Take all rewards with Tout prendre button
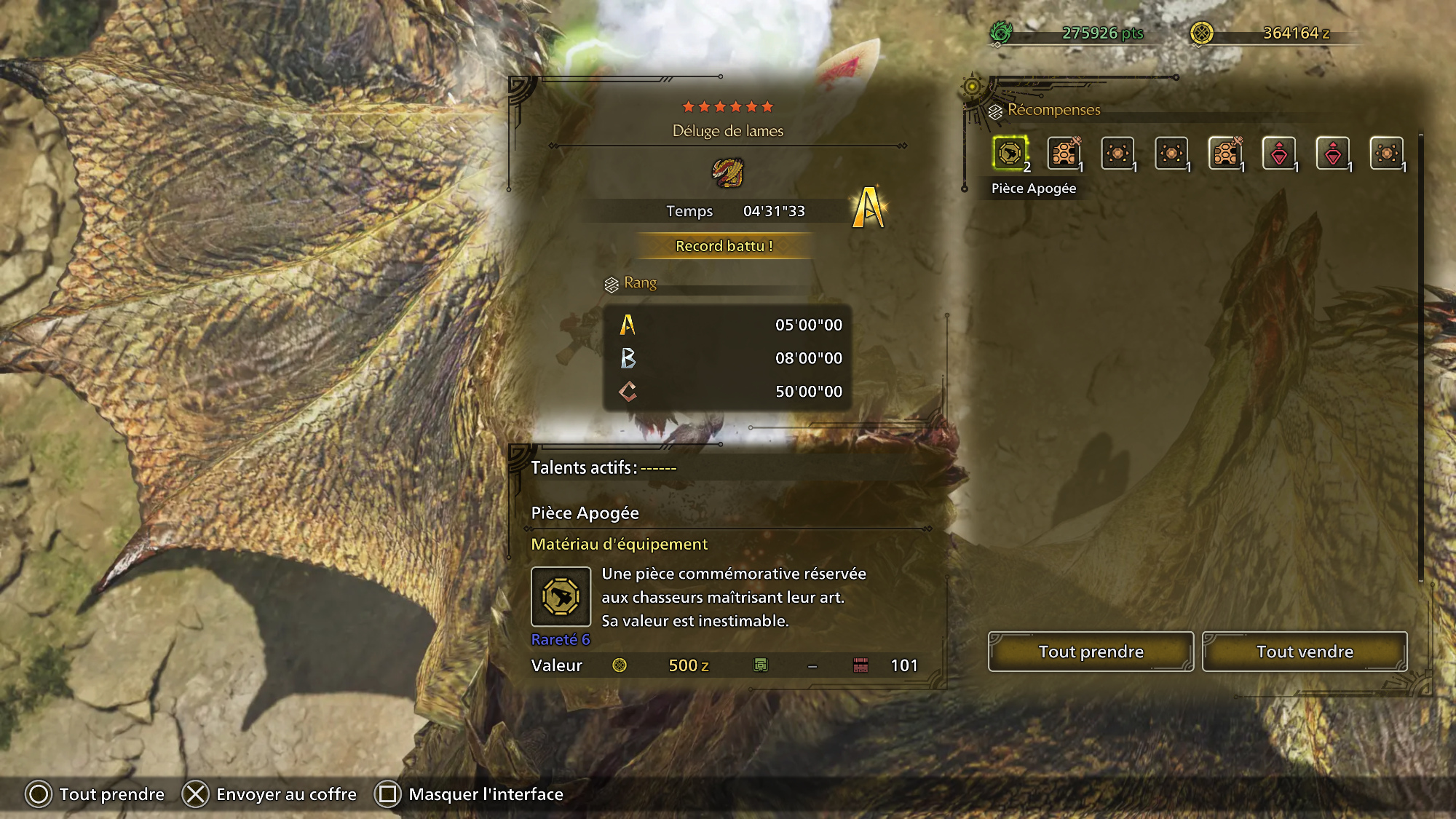The width and height of the screenshot is (1456, 819). tap(1091, 652)
